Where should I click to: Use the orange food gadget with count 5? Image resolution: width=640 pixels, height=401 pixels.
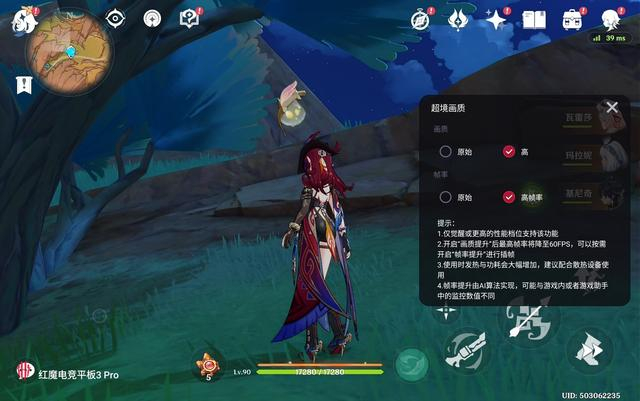(x=209, y=365)
